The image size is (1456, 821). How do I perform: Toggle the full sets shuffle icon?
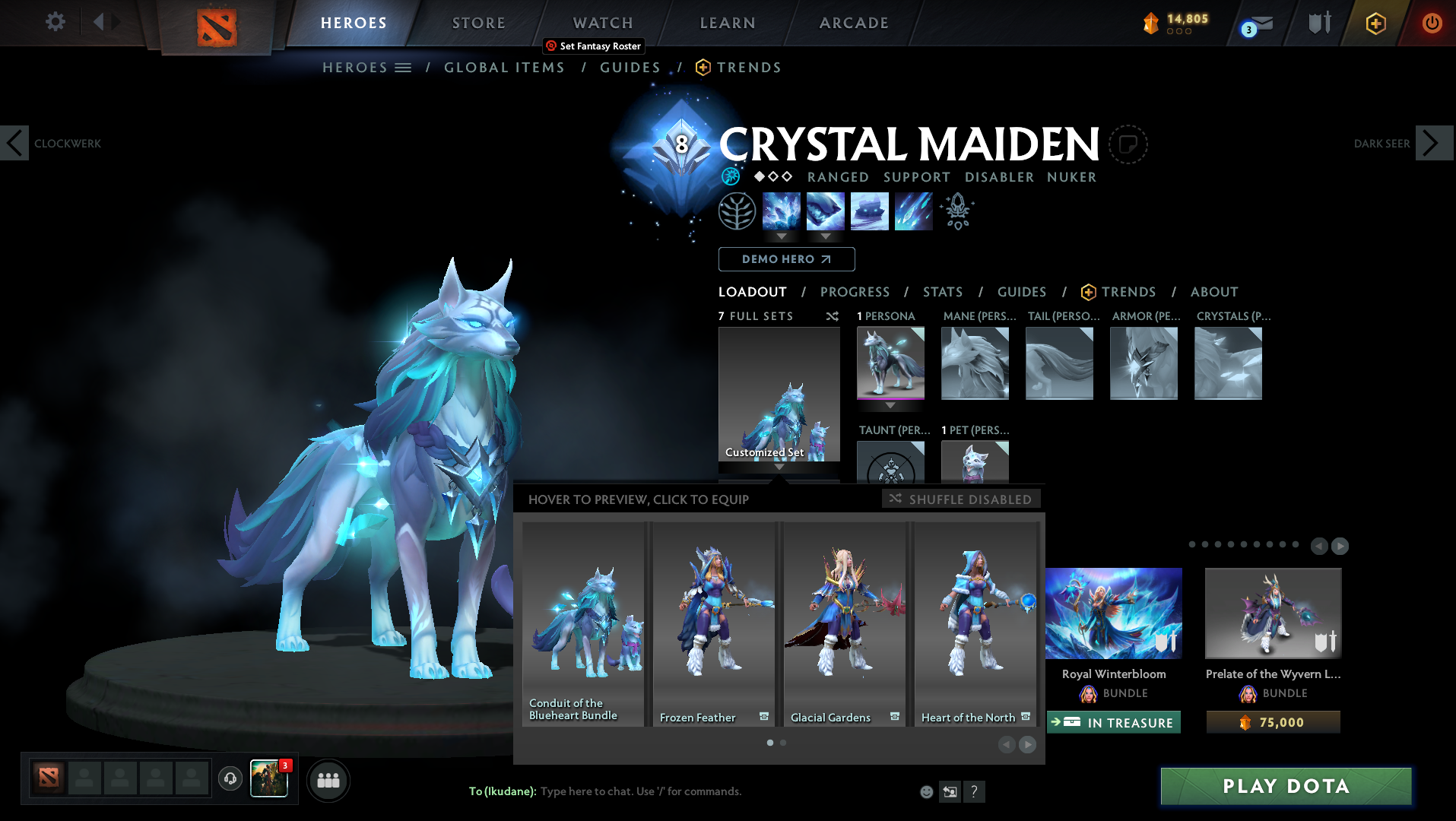(x=832, y=316)
